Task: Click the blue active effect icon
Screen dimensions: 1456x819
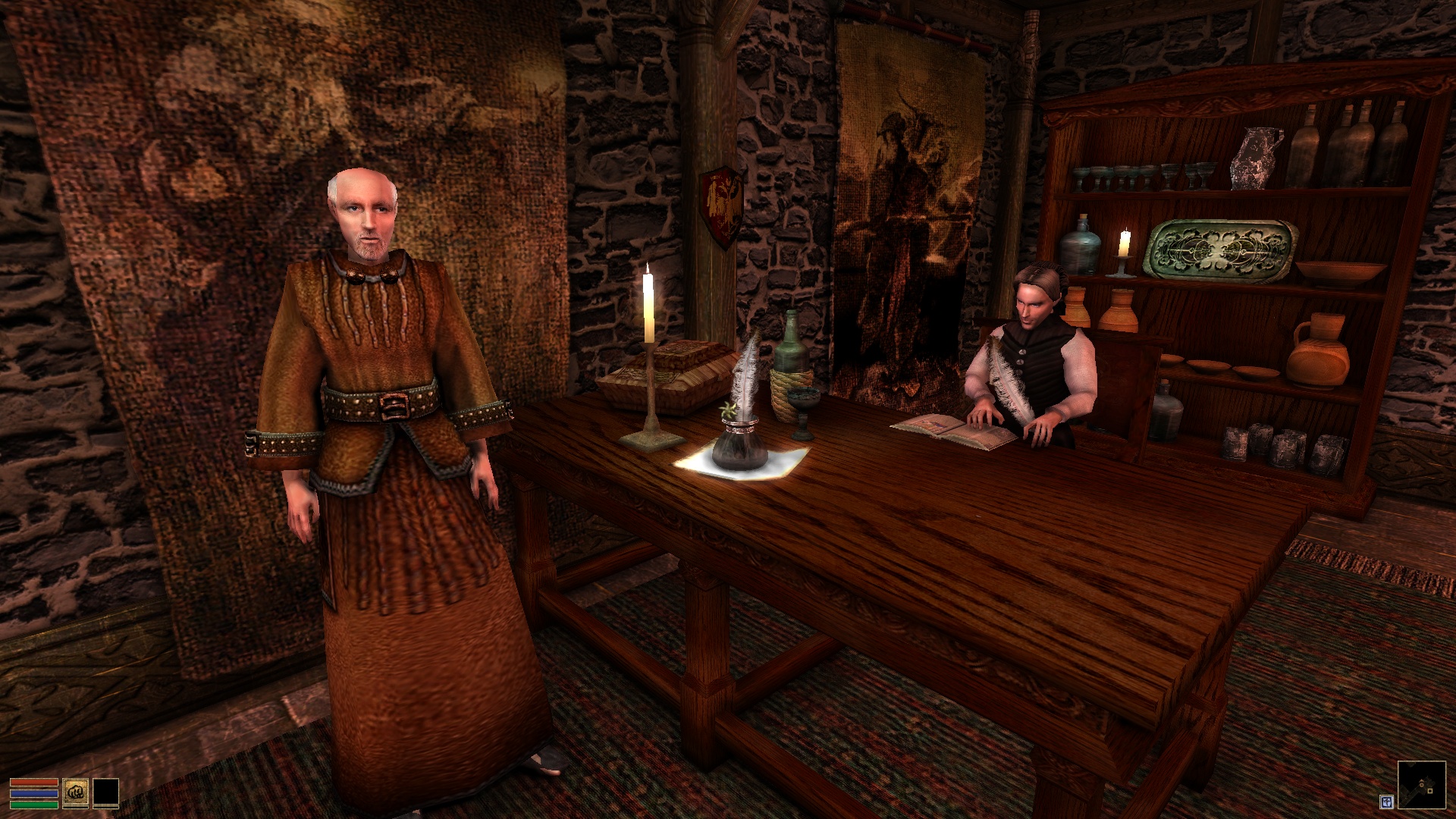Action: (1386, 801)
